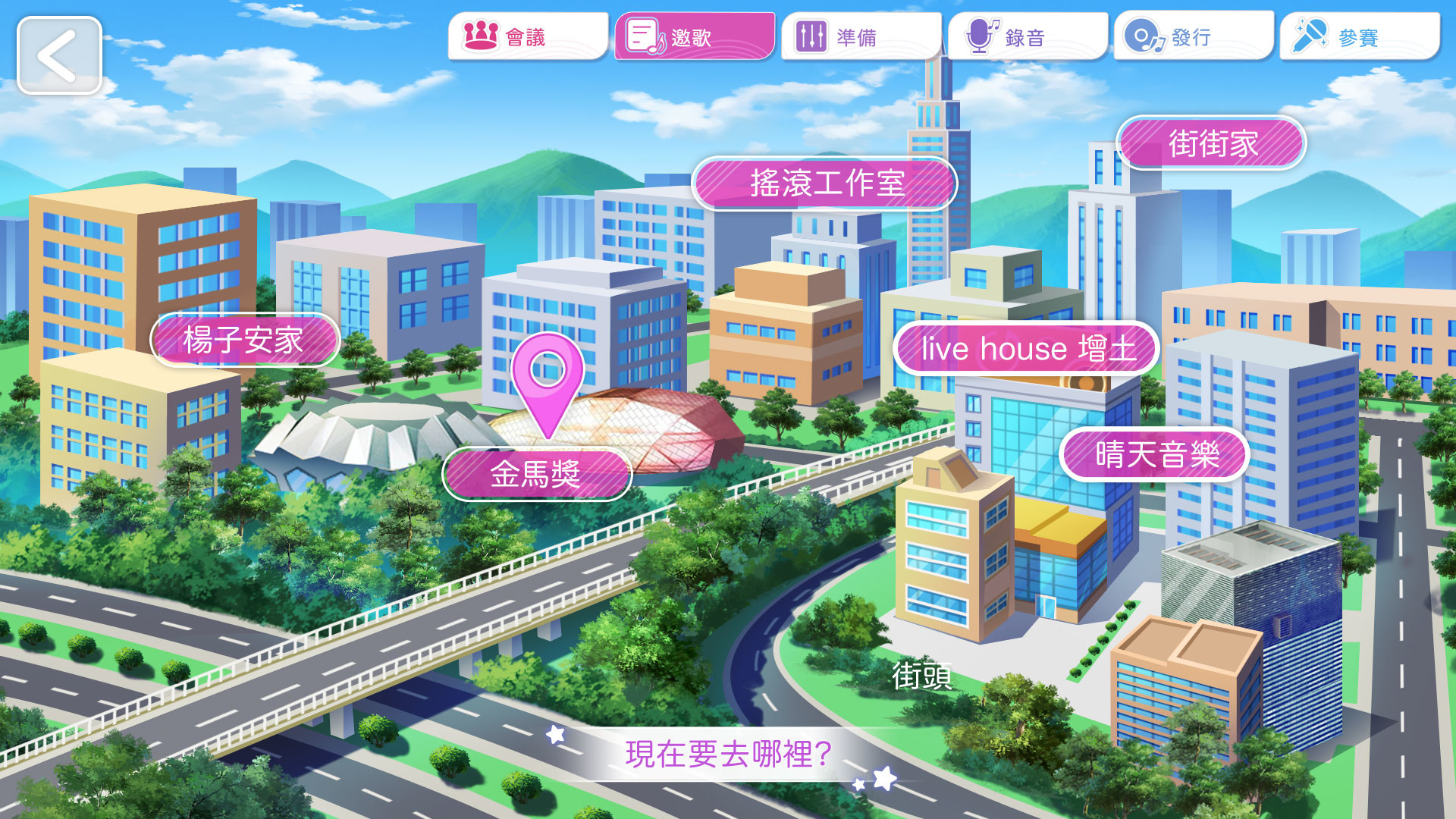This screenshot has height=819, width=1456.
Task: Select the 準備 mixer sliders icon
Action: (x=810, y=33)
